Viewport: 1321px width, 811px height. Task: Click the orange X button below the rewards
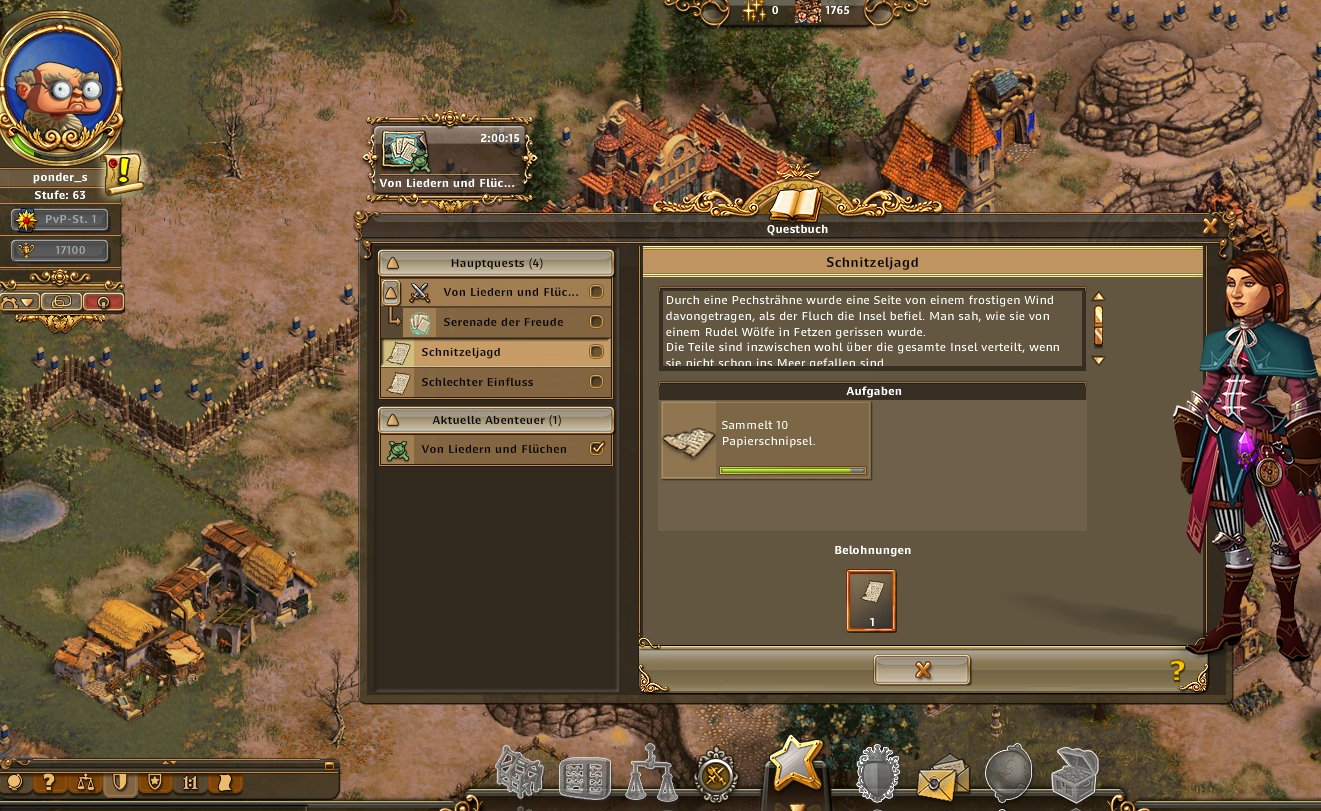922,670
